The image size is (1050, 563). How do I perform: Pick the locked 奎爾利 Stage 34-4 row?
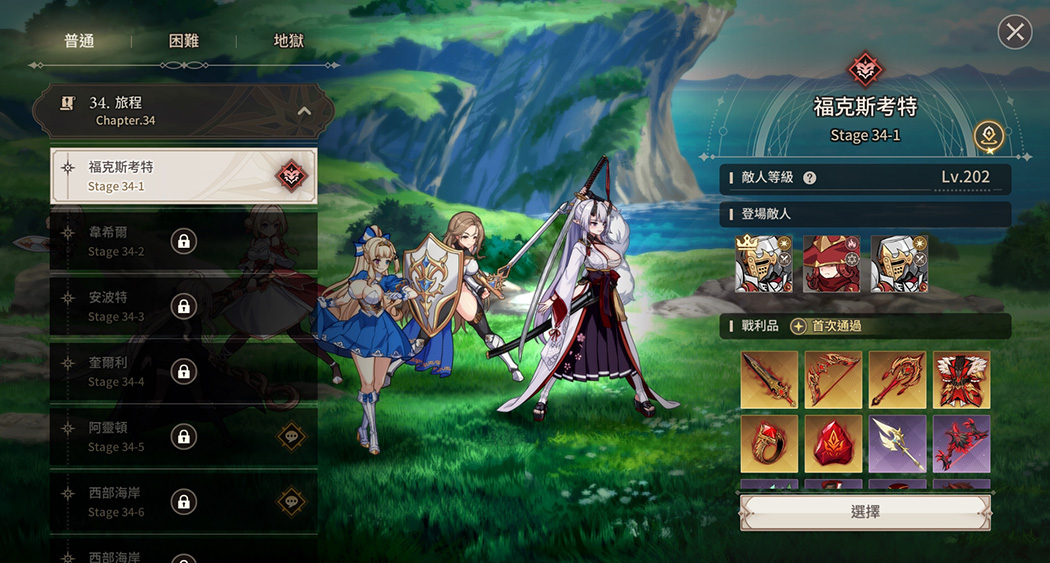(183, 371)
